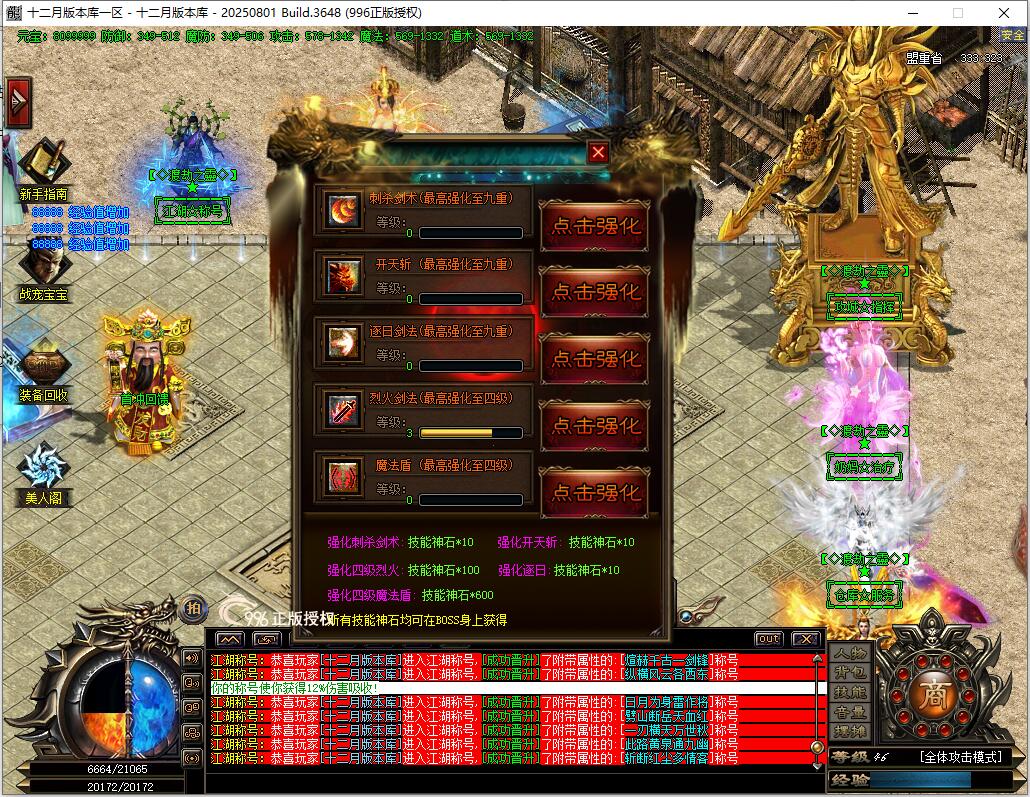Open the 背包 inventory bag
This screenshot has height=797, width=1030.
850,673
